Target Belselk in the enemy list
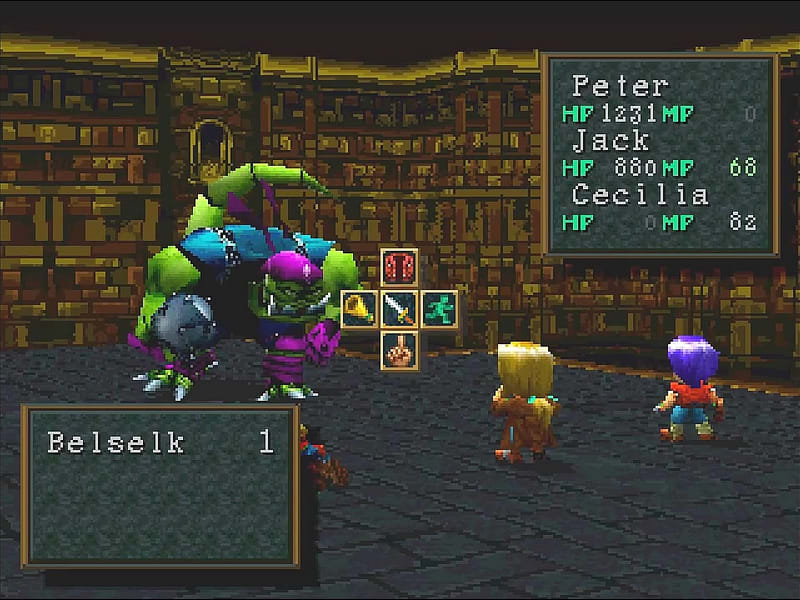Viewport: 800px width, 600px height. click(x=116, y=442)
